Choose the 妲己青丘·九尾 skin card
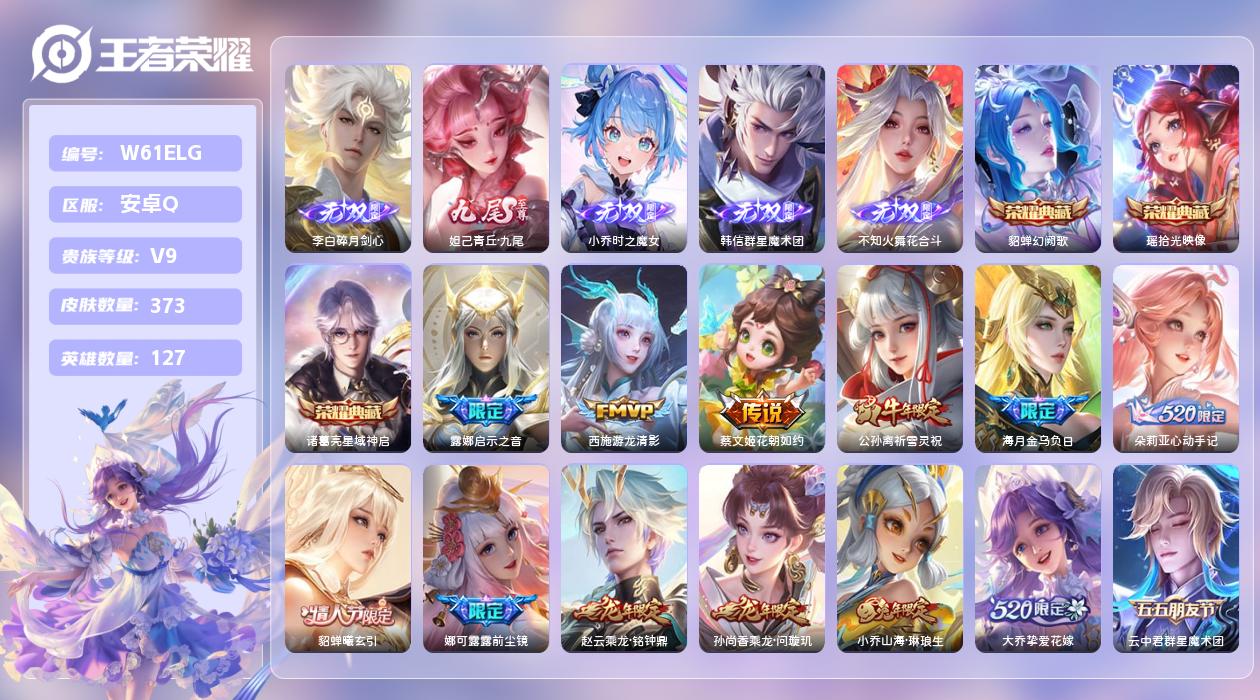1260x700 pixels. coord(486,158)
